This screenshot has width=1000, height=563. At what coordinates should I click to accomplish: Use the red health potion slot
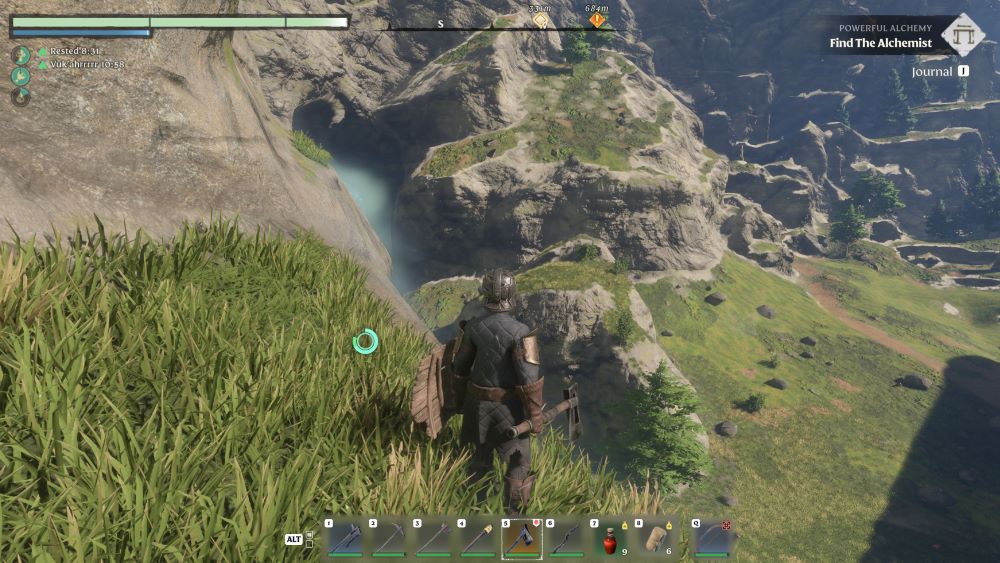(609, 538)
